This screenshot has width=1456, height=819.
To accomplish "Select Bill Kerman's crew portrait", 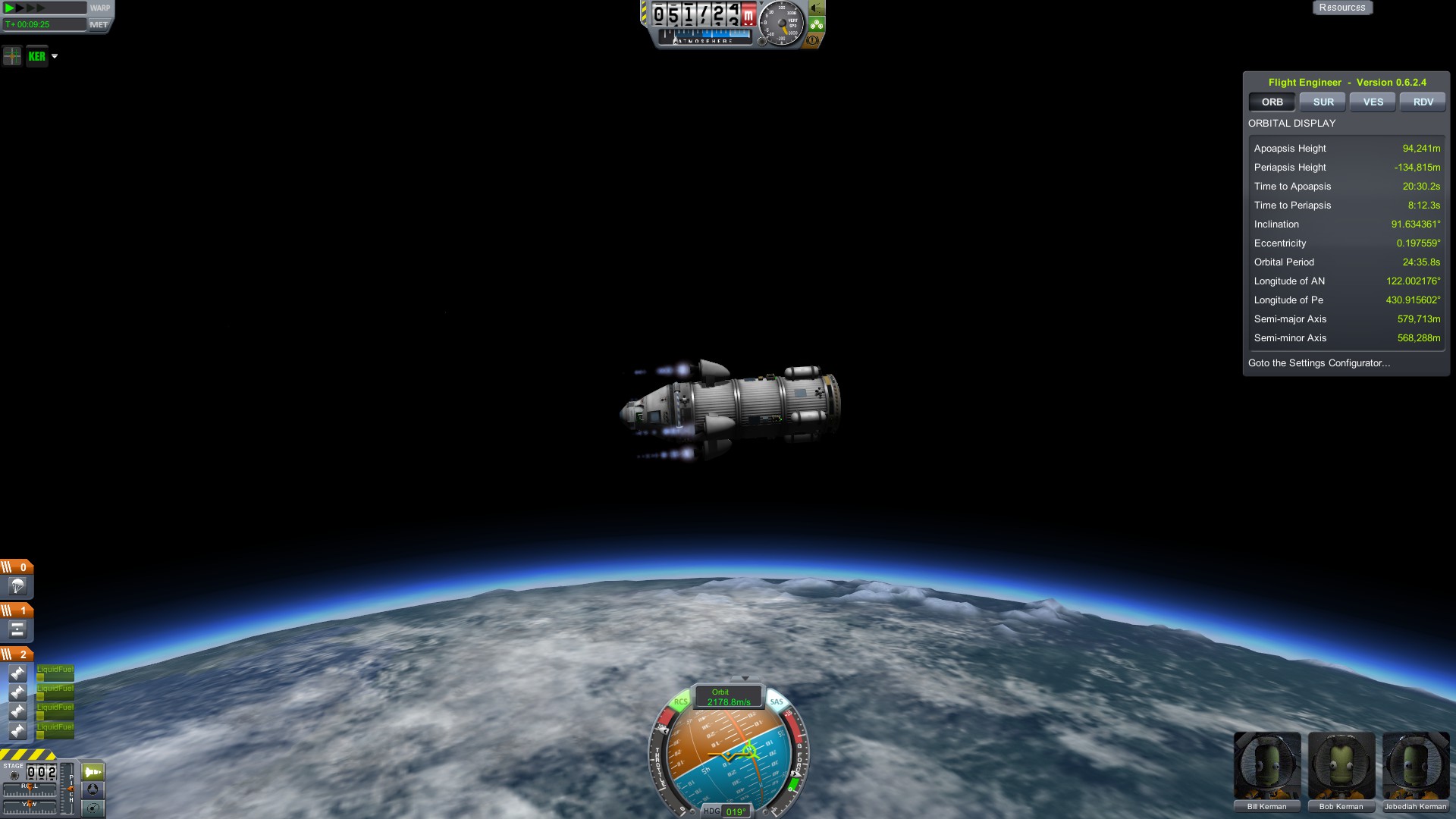I will point(1266,766).
